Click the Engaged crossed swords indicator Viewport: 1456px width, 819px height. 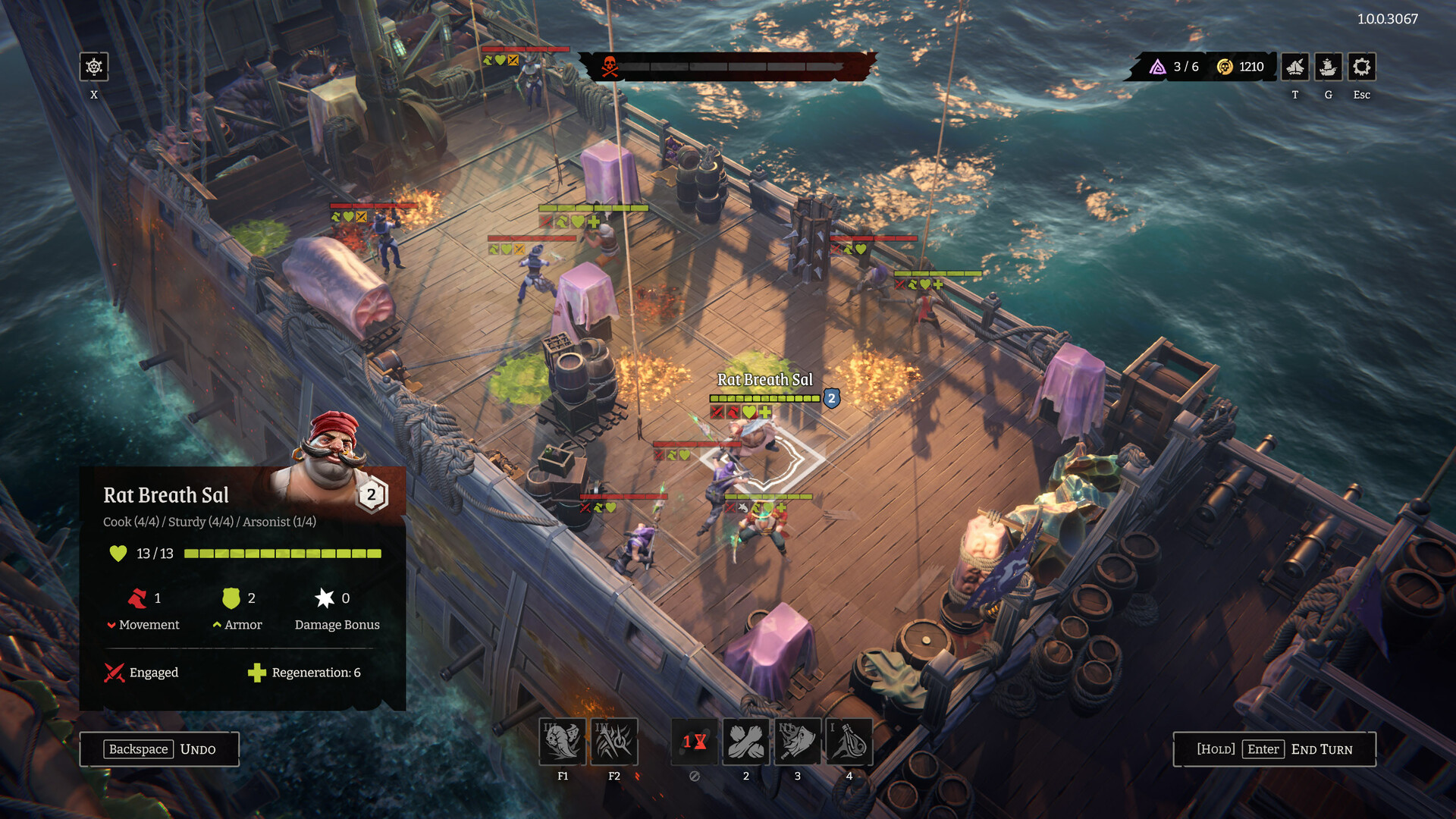pos(112,673)
